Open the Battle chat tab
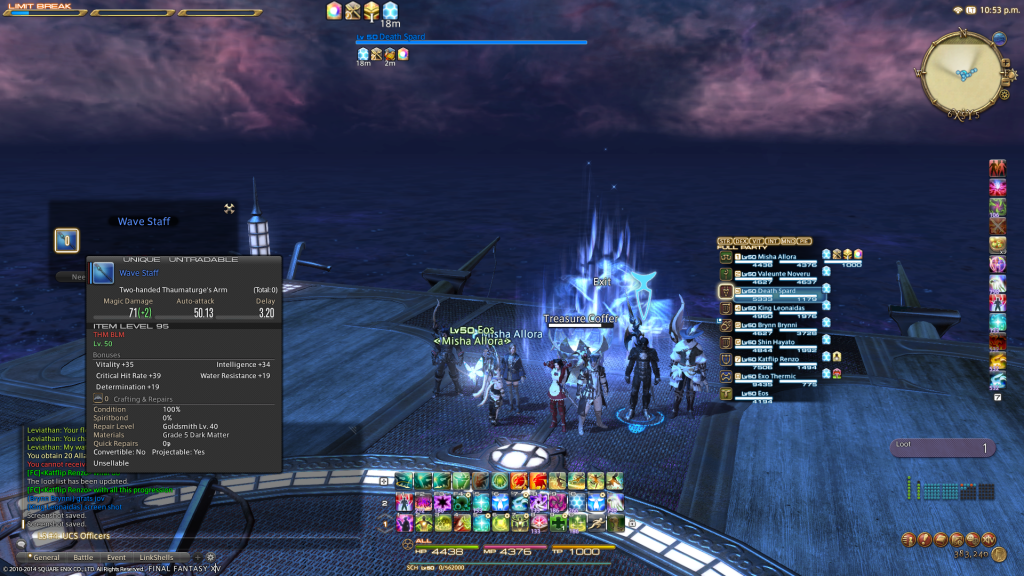Image resolution: width=1024 pixels, height=576 pixels. click(x=83, y=557)
